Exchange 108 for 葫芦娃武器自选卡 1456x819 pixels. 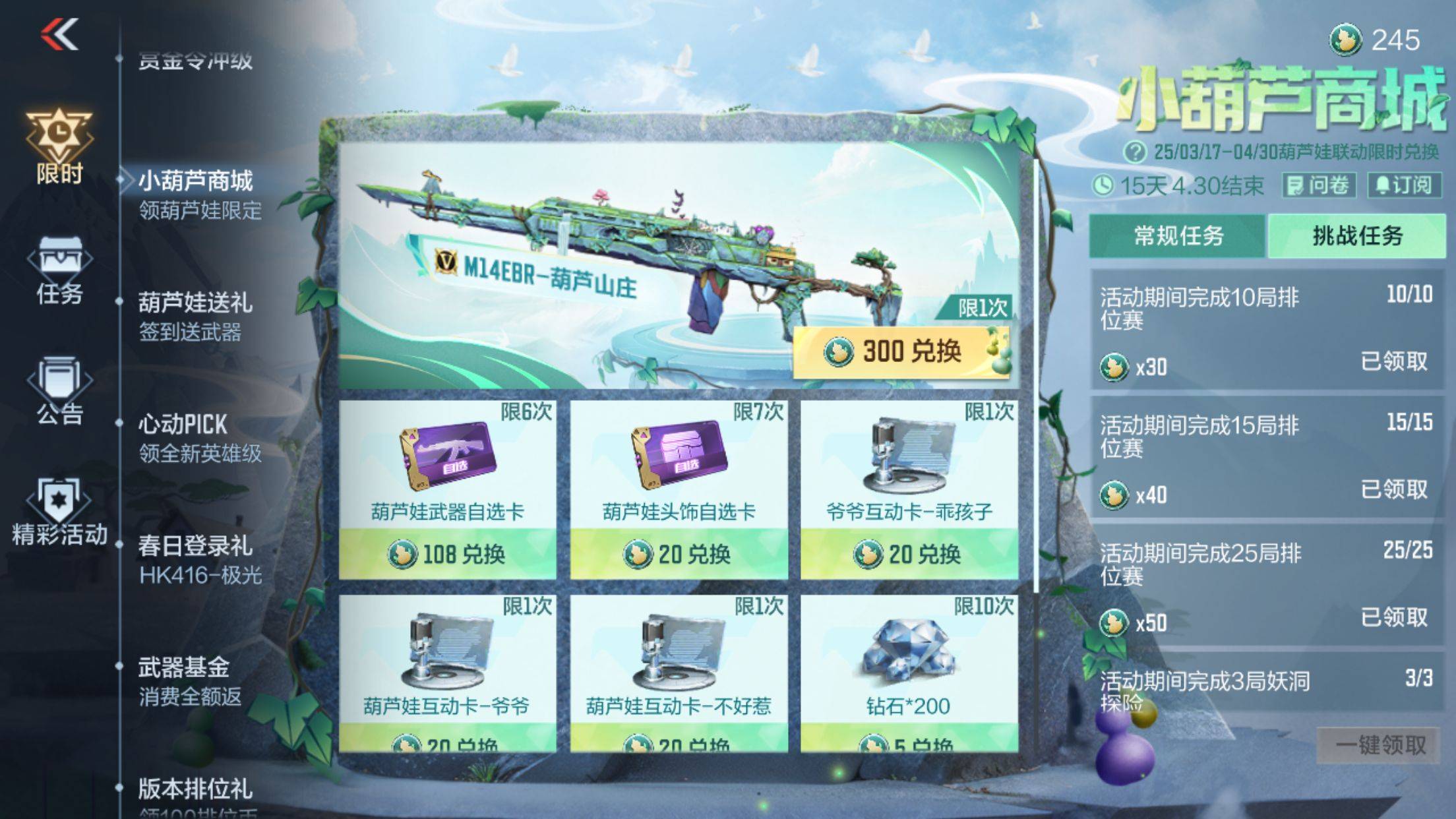pyautogui.click(x=447, y=554)
